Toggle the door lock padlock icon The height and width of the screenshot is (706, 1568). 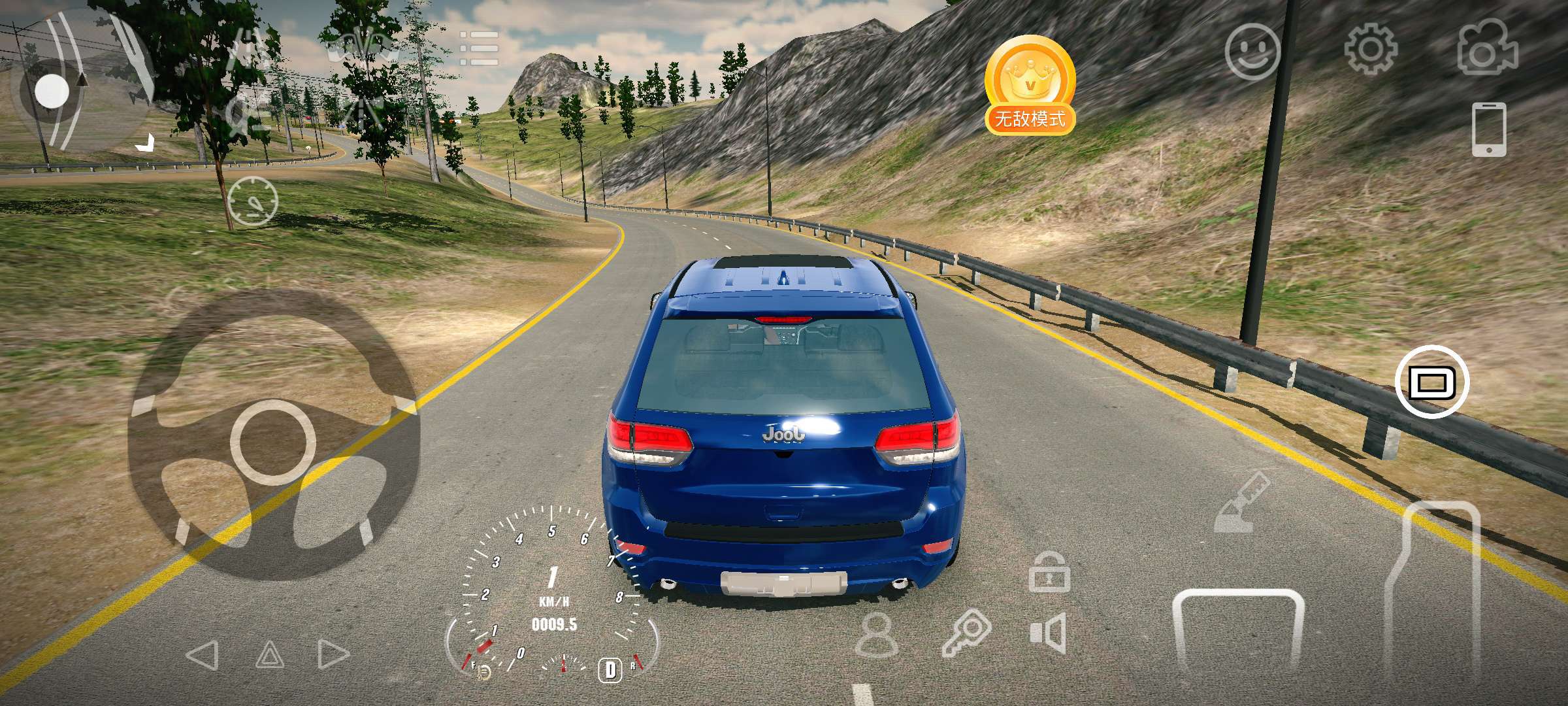(1049, 571)
